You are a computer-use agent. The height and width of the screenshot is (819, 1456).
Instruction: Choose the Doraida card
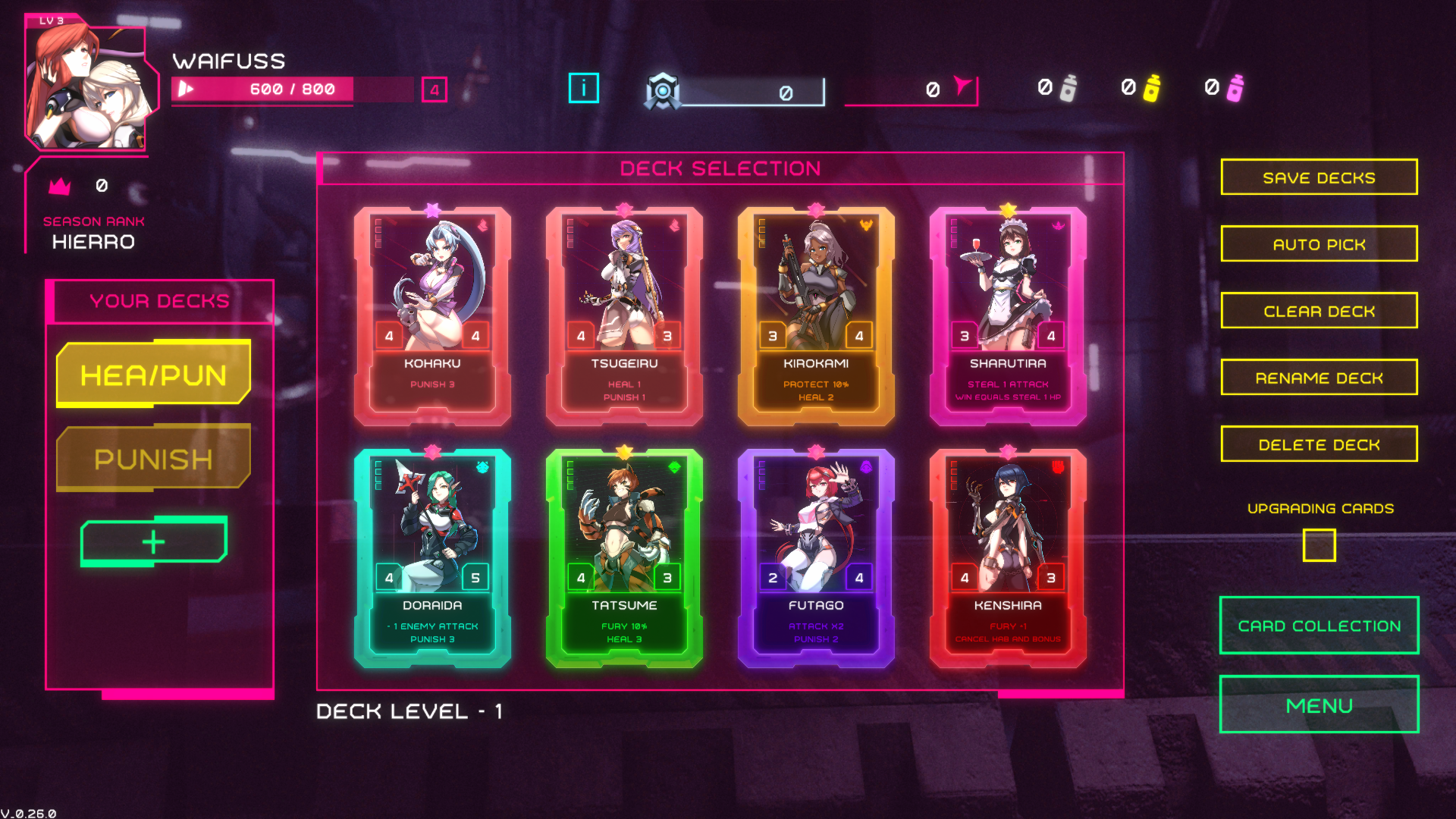point(432,557)
